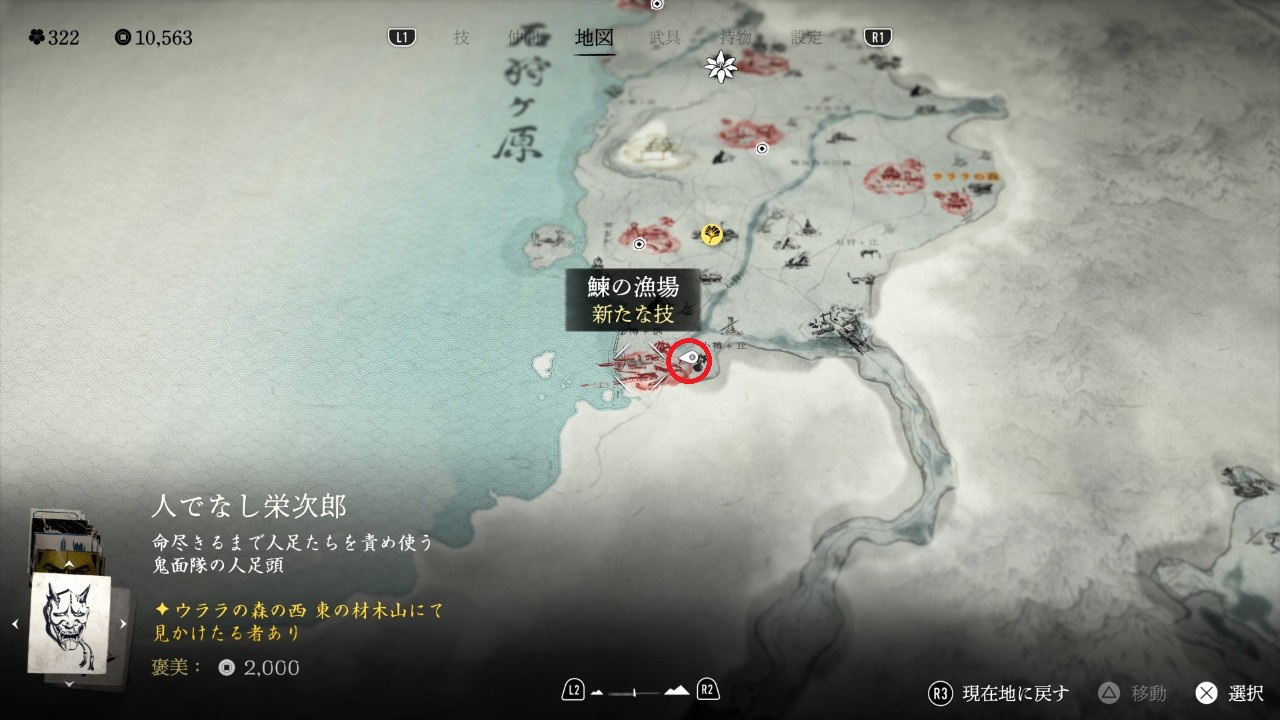
Task: Select the oni mask bounty card
Action: (x=70, y=623)
